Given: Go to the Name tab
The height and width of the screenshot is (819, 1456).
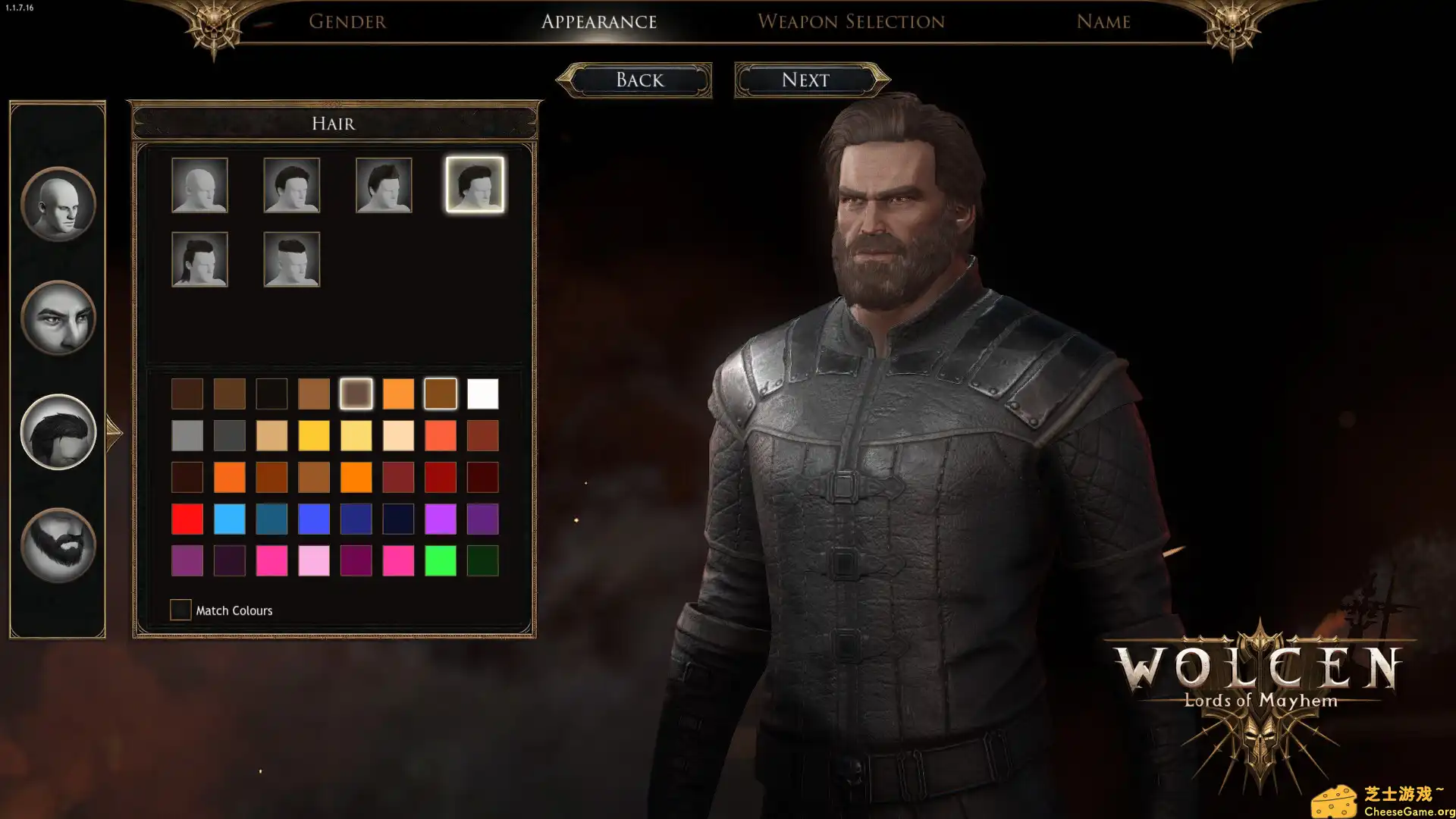Looking at the screenshot, I should [1103, 22].
